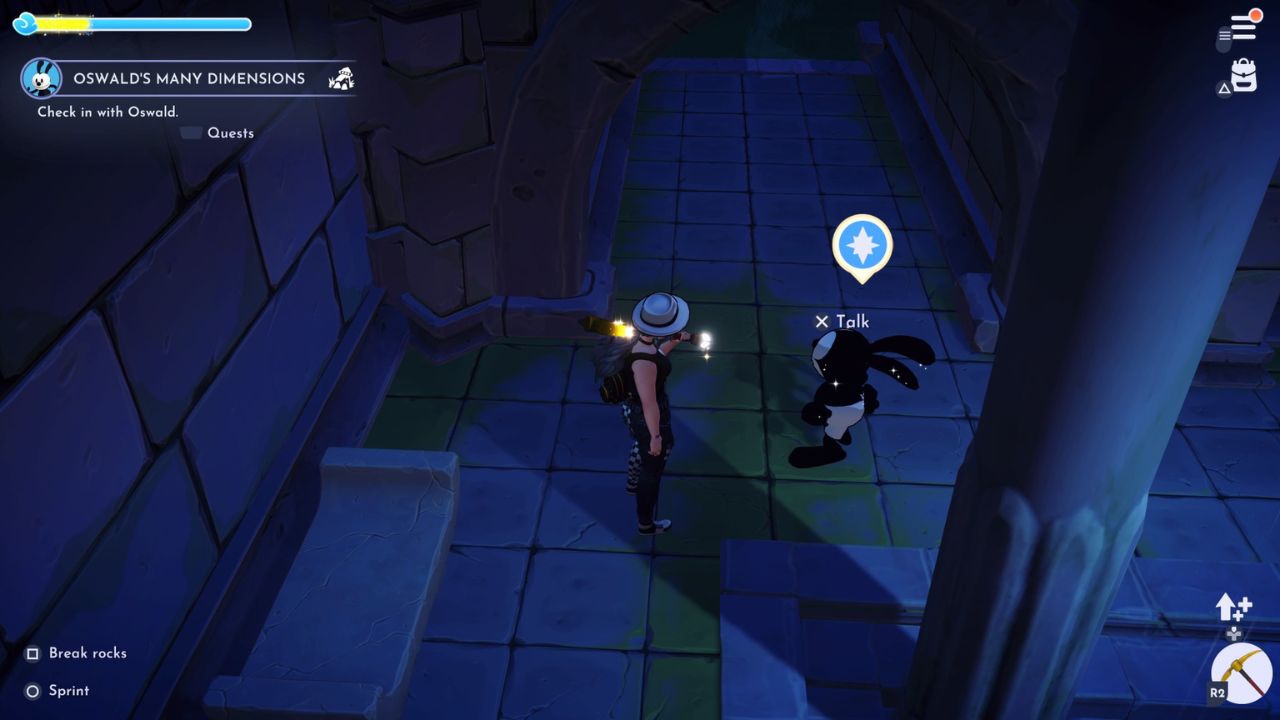This screenshot has height=720, width=1280.
Task: Click the sparkle effect near the character's hand
Action: point(706,340)
